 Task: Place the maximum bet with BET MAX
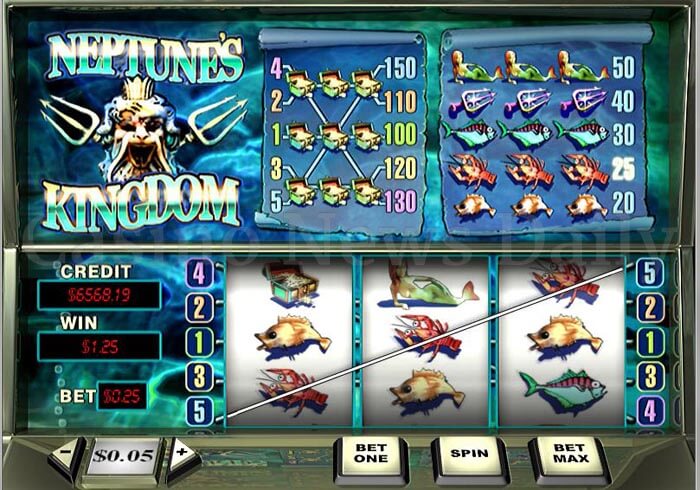click(567, 457)
